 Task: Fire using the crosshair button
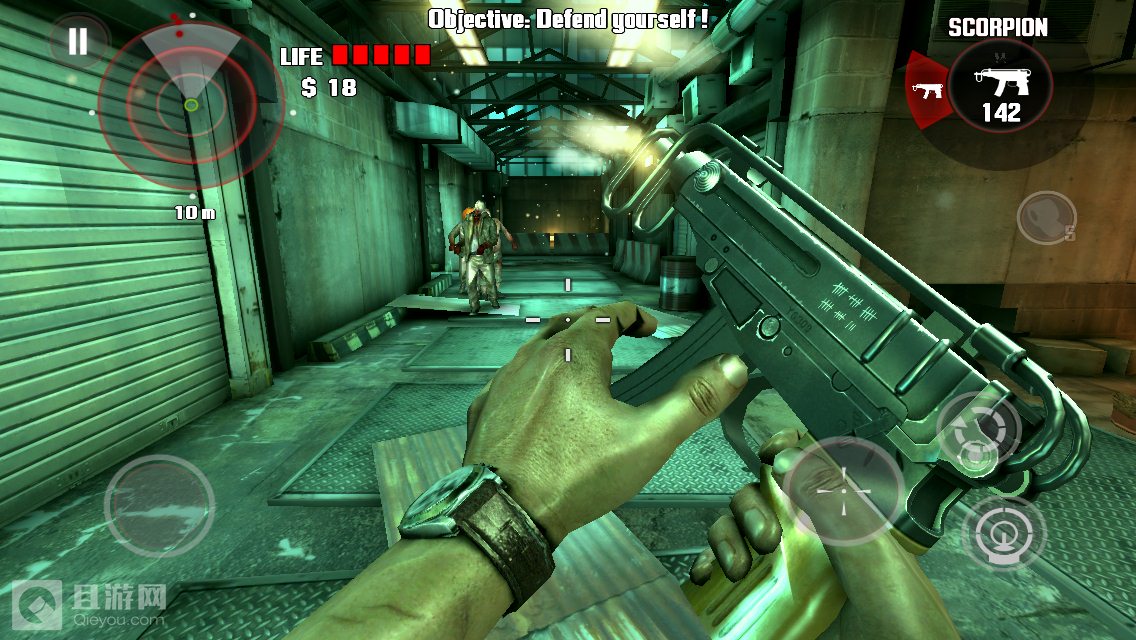click(x=842, y=490)
